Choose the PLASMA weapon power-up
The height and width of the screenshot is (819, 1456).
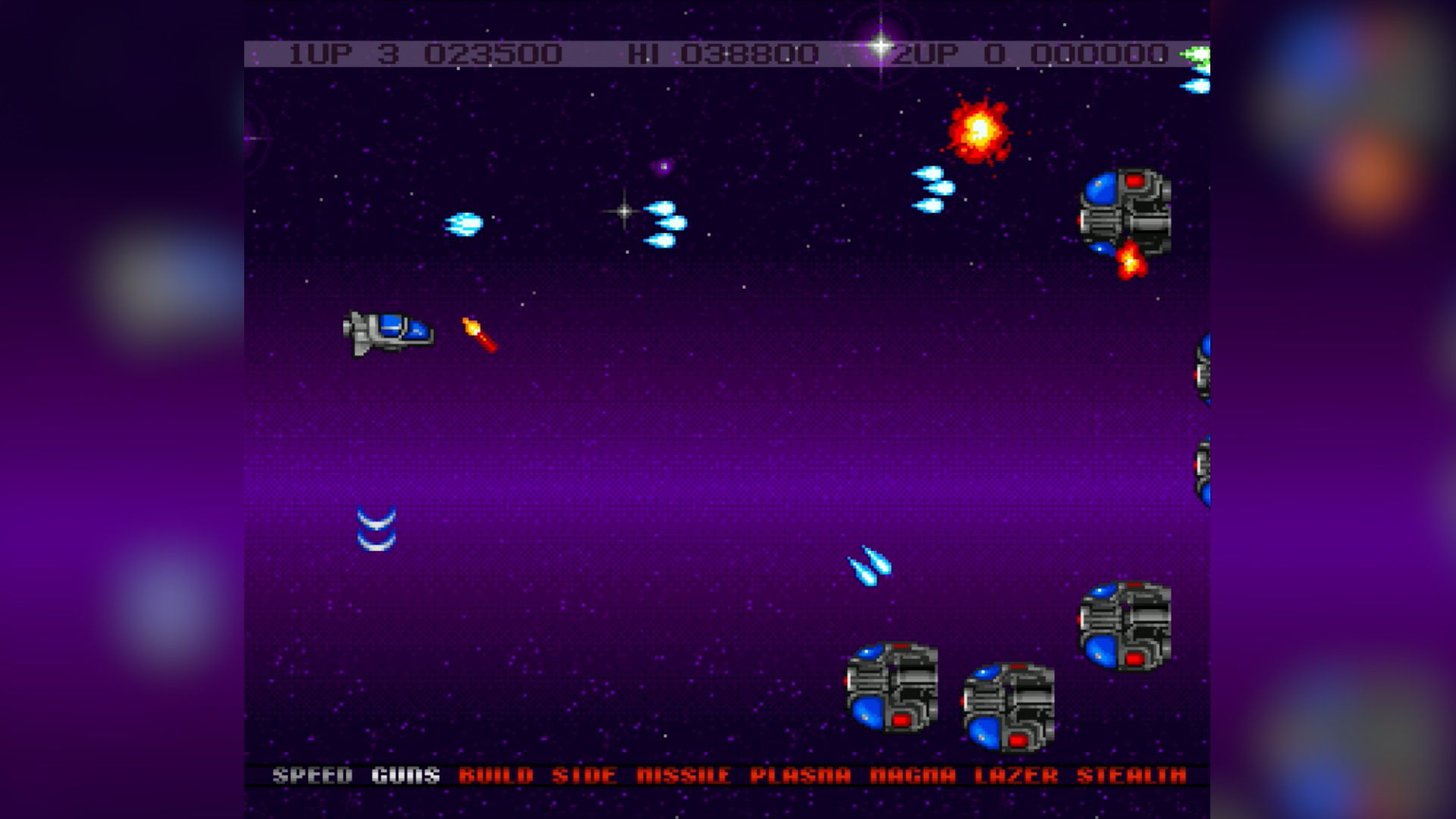pos(800,775)
